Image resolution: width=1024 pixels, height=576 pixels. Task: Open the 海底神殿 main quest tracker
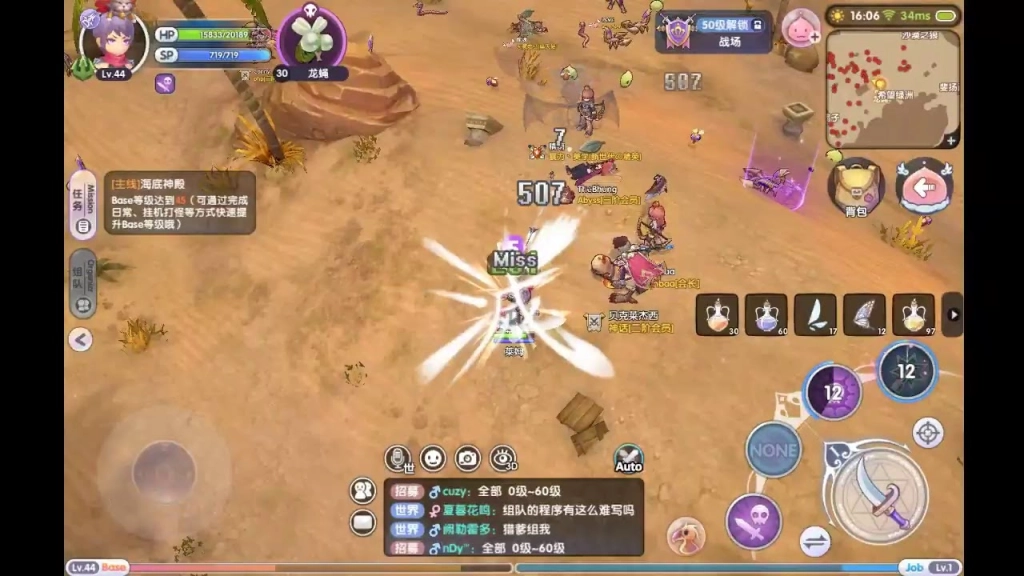180,203
